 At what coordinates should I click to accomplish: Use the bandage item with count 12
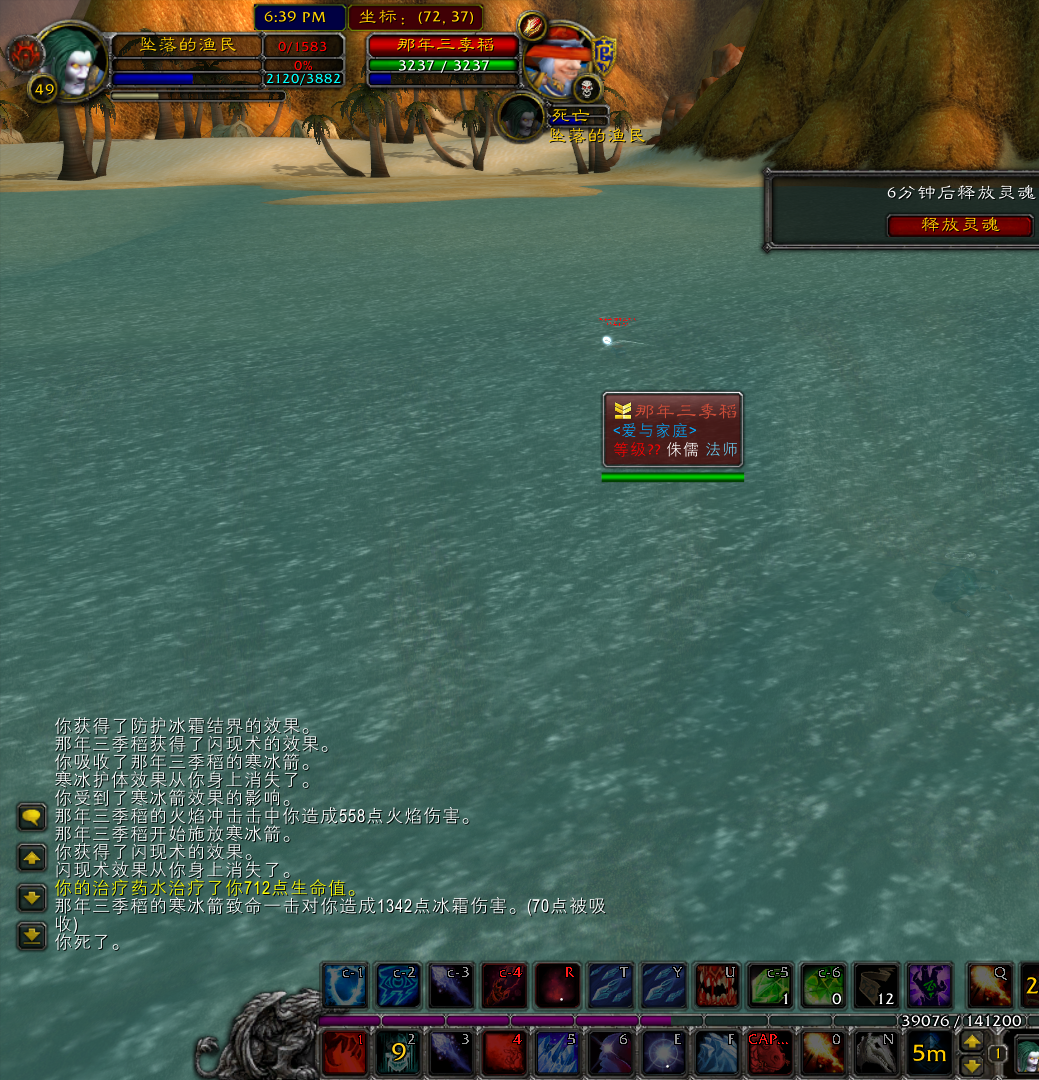tap(876, 986)
